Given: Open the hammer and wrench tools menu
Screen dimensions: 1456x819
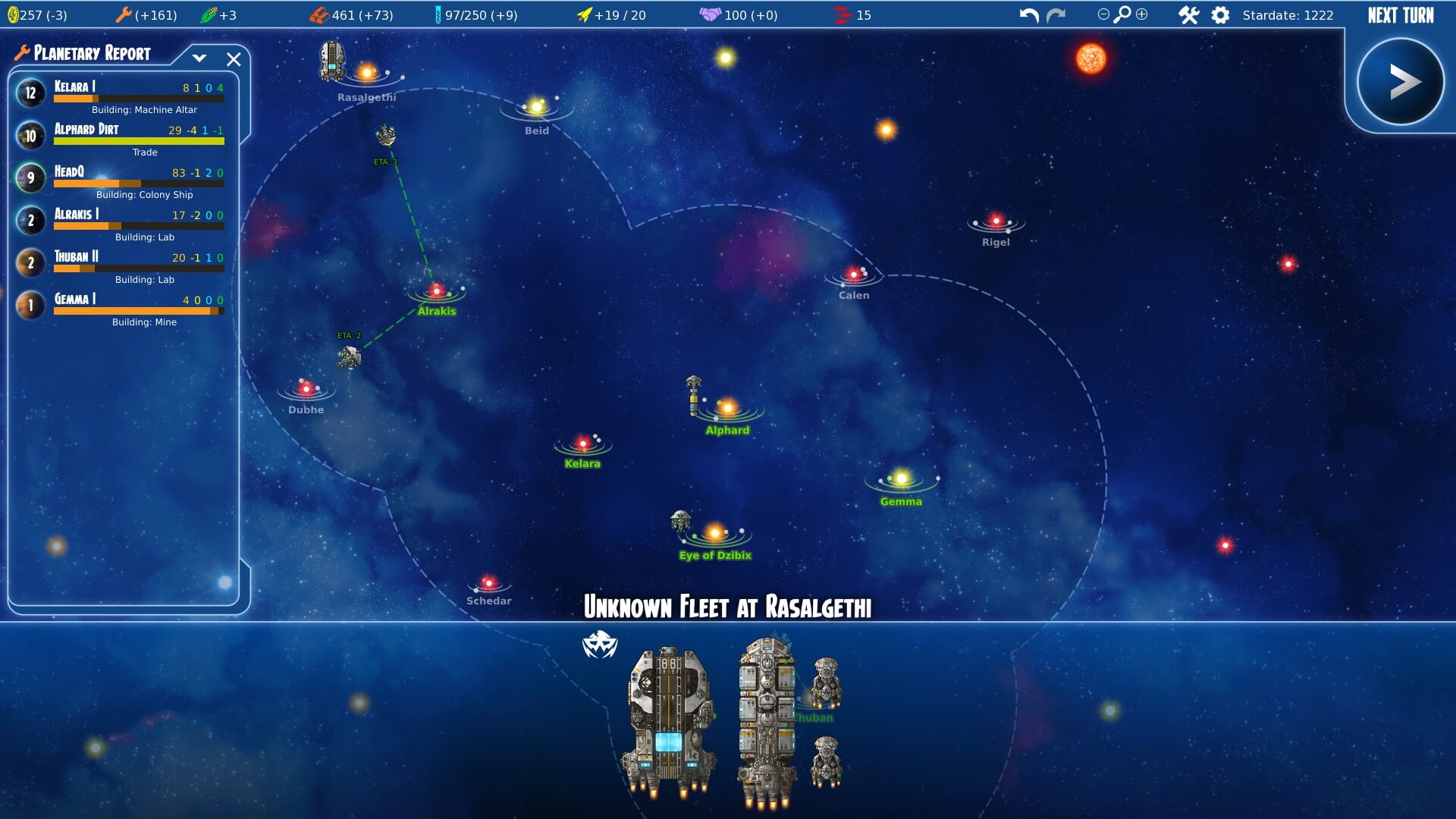Looking at the screenshot, I should 1188,15.
